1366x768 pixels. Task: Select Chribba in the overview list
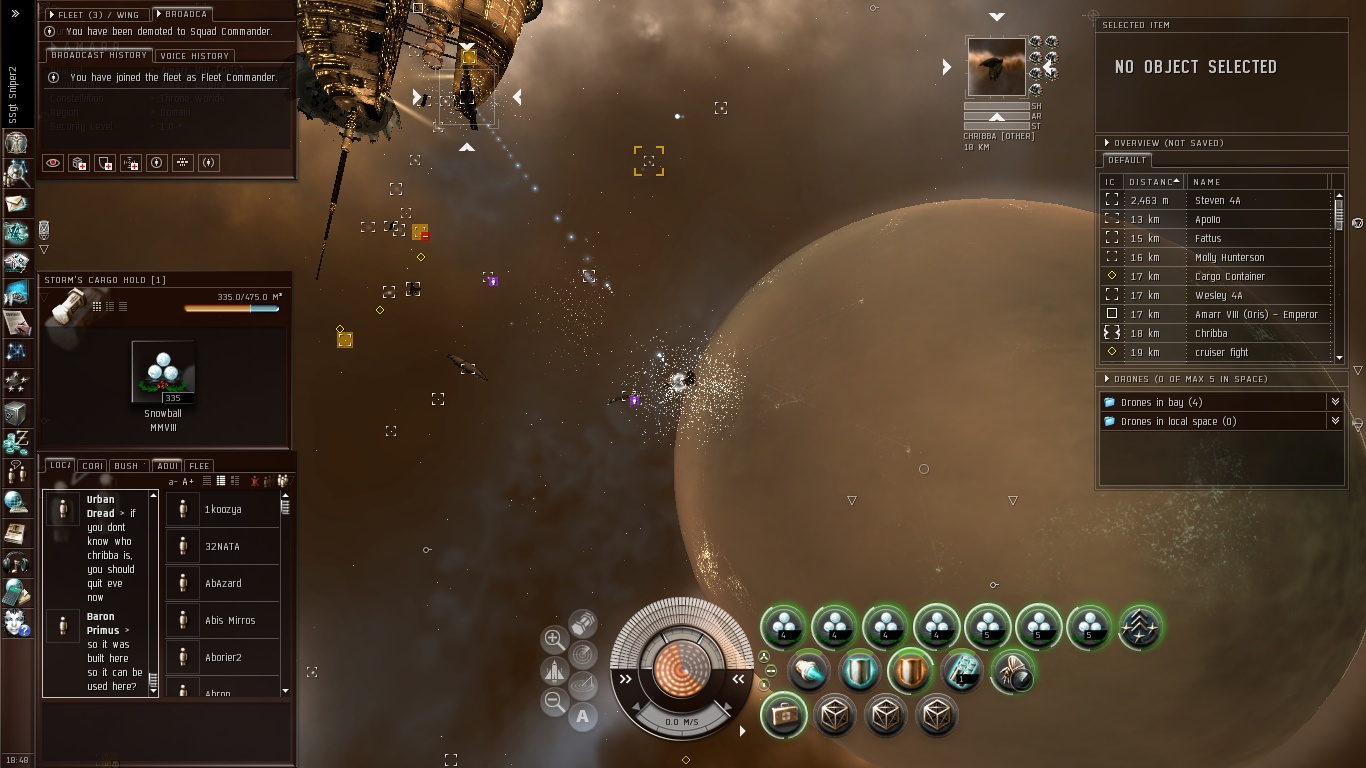pos(1210,333)
